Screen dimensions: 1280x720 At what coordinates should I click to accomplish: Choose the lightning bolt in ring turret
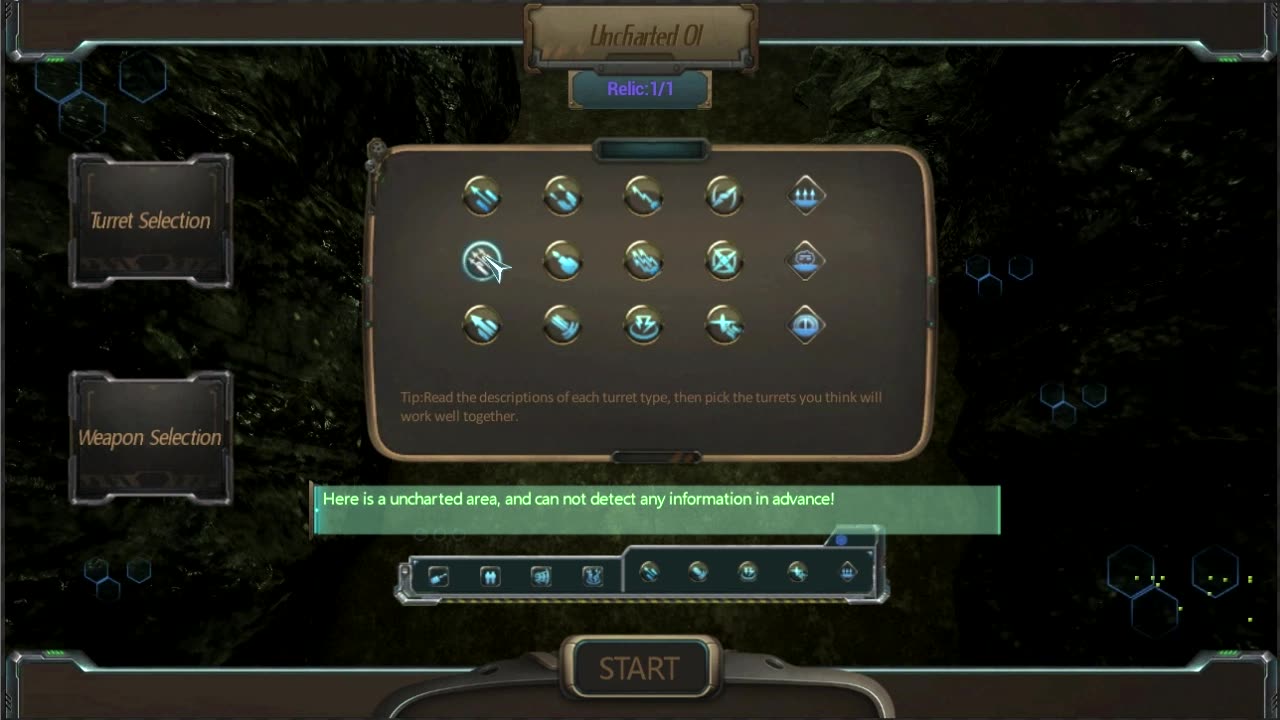tap(643, 325)
